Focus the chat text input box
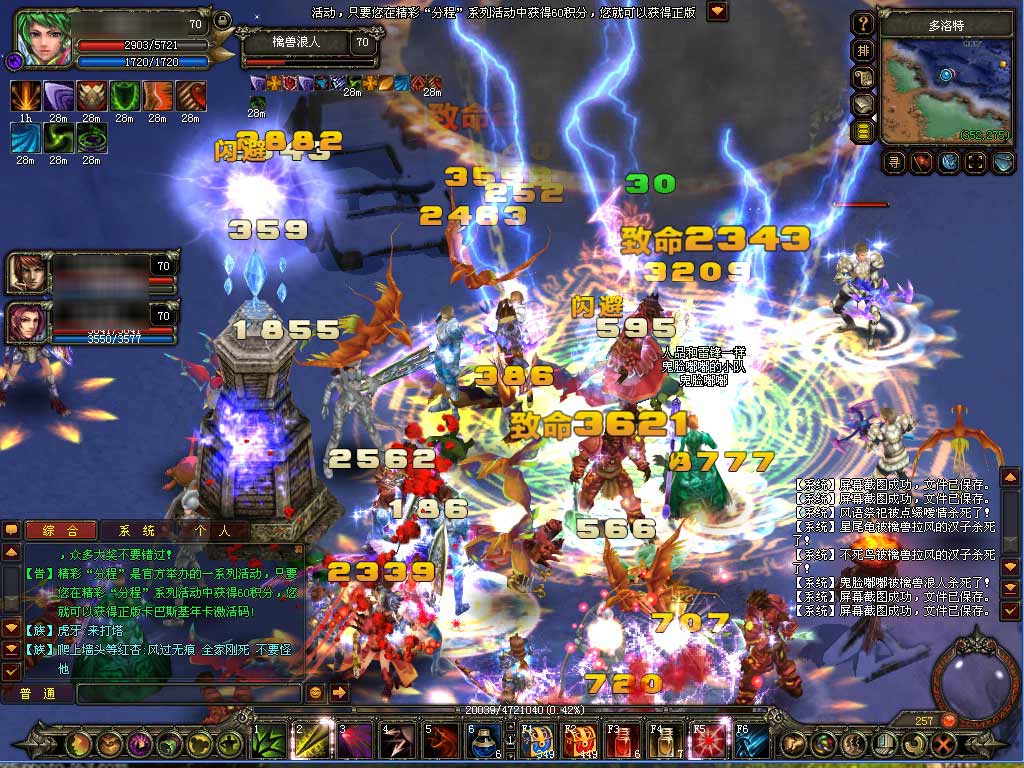The image size is (1024, 768). pyautogui.click(x=188, y=692)
